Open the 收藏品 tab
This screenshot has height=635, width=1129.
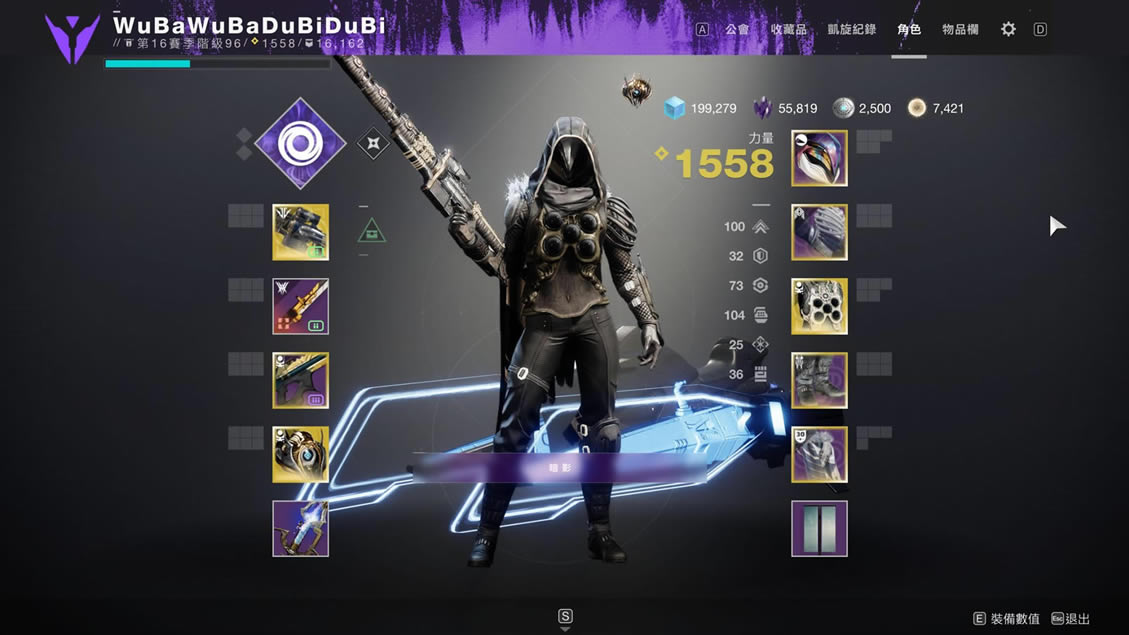[789, 30]
